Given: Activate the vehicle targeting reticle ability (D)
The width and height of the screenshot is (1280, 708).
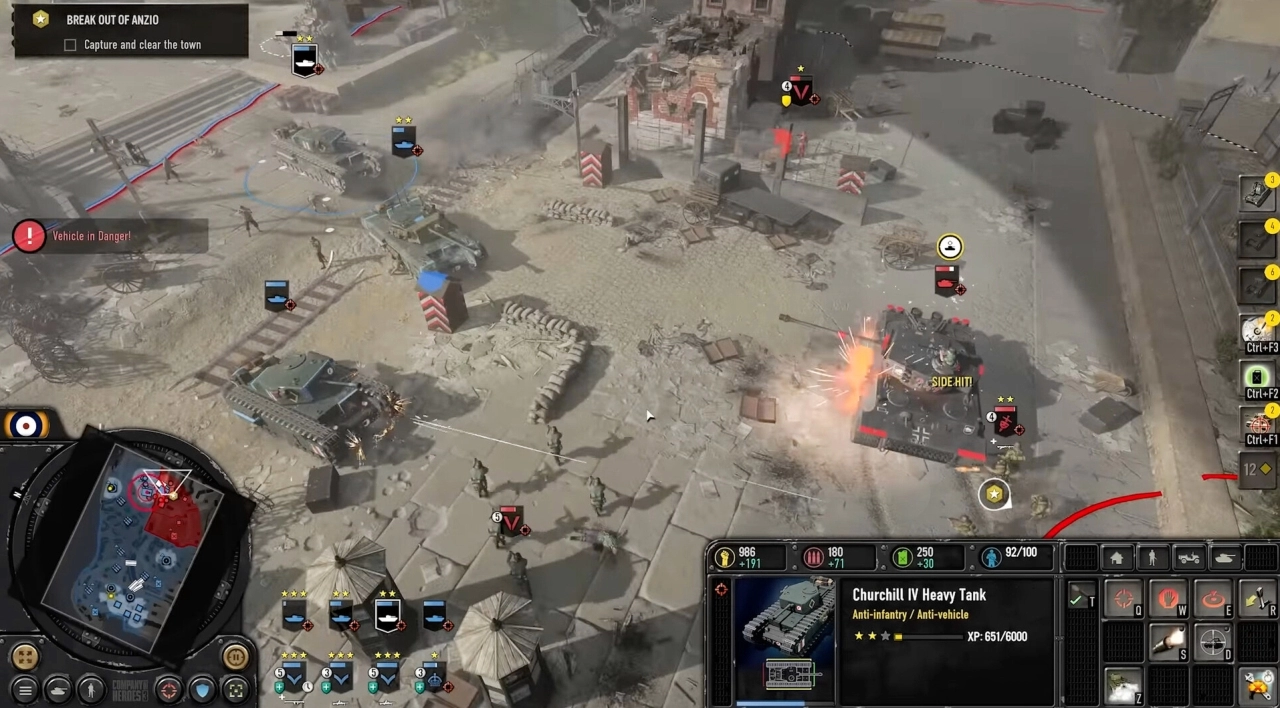Looking at the screenshot, I should pos(1214,642).
